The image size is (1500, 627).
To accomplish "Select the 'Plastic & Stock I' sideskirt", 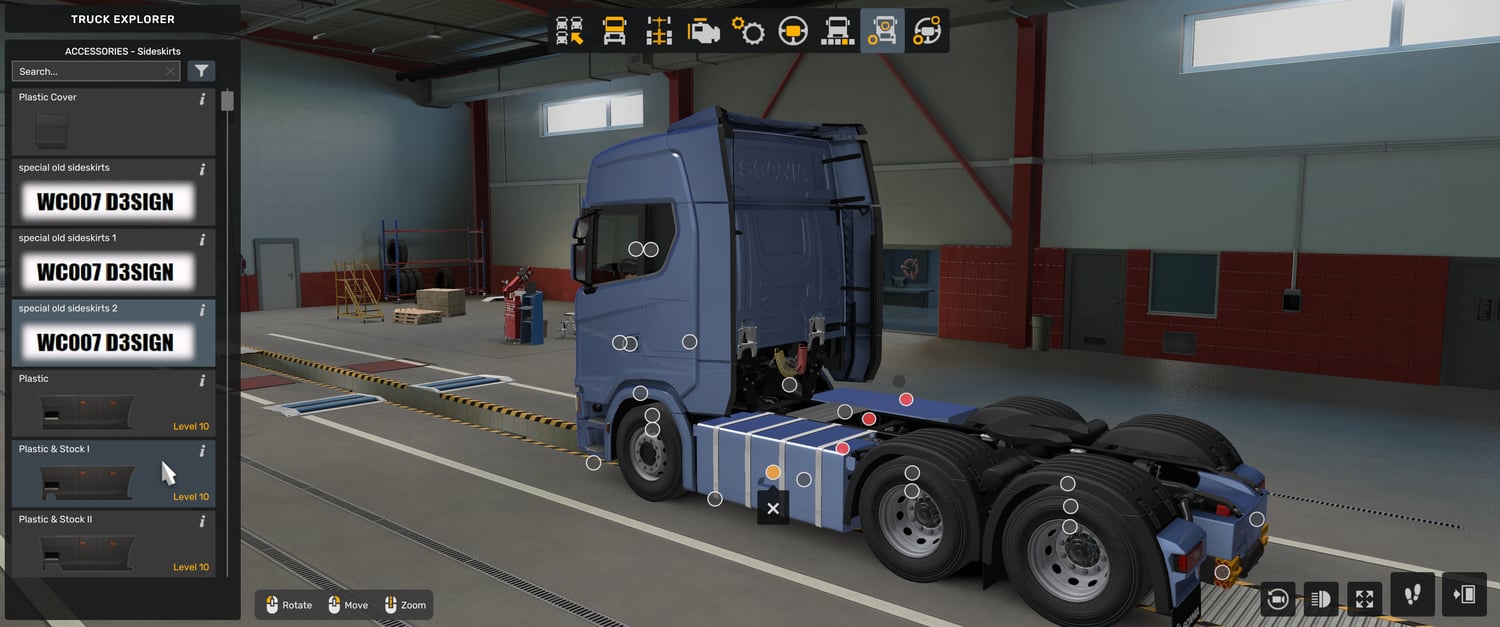I will (x=112, y=474).
